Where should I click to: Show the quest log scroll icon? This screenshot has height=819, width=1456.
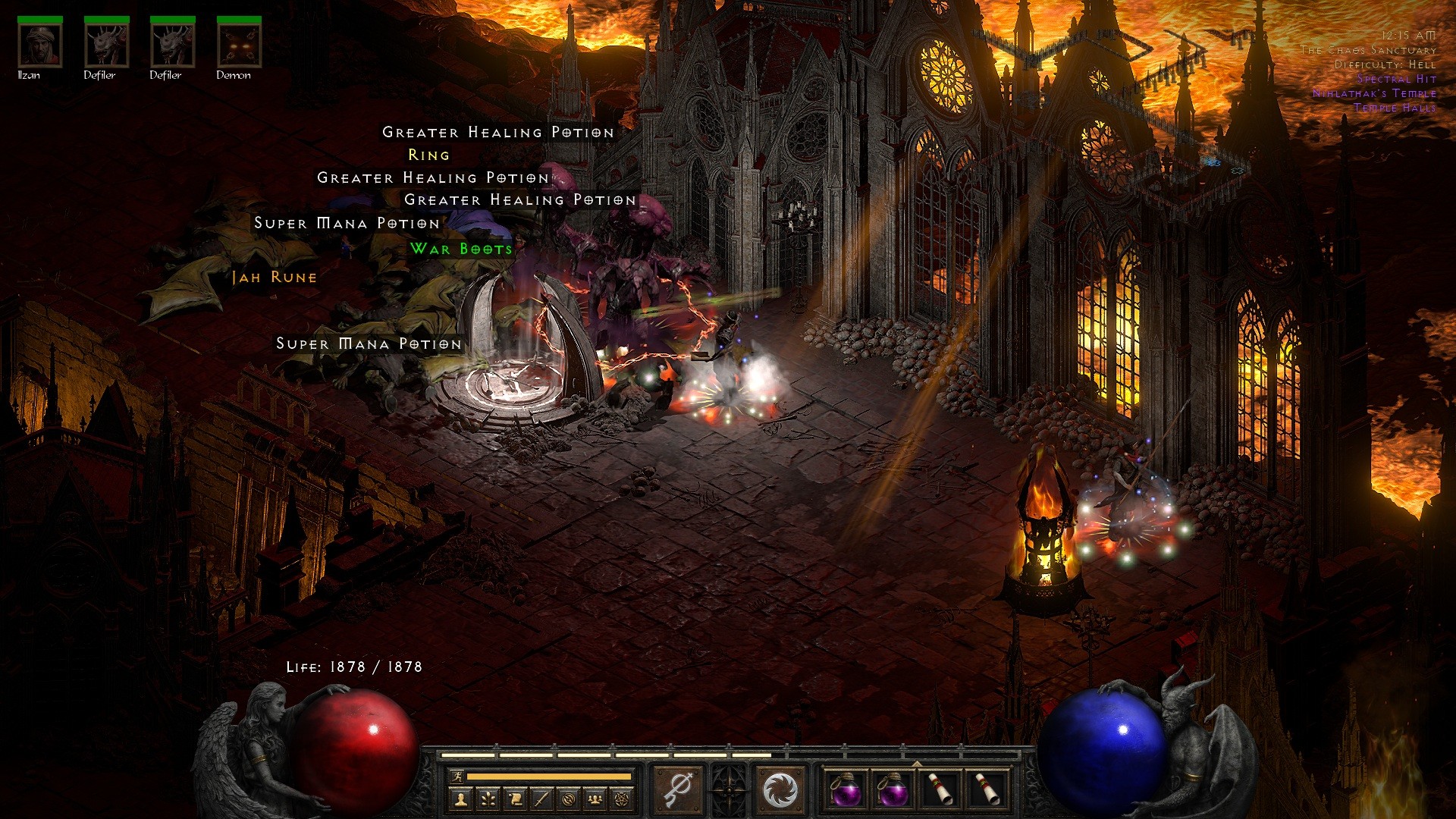514,799
